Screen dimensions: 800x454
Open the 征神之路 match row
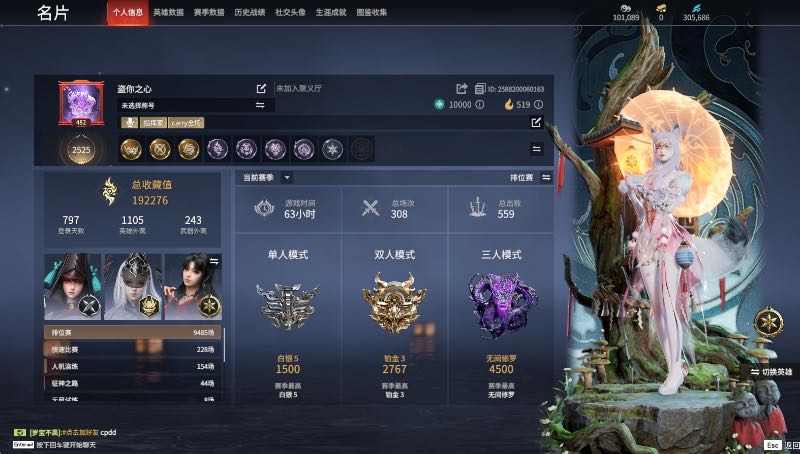click(x=133, y=383)
